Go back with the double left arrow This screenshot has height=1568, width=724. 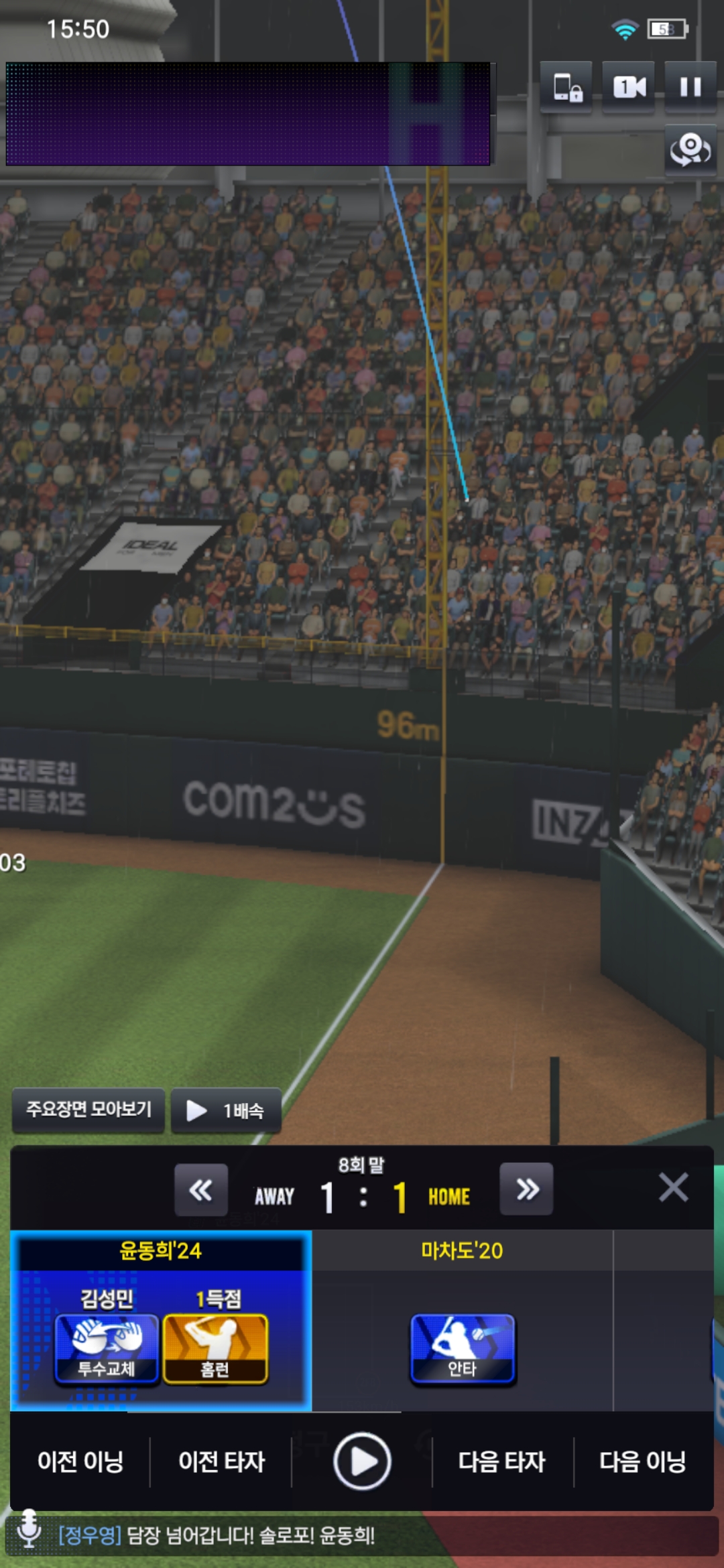click(x=201, y=1190)
